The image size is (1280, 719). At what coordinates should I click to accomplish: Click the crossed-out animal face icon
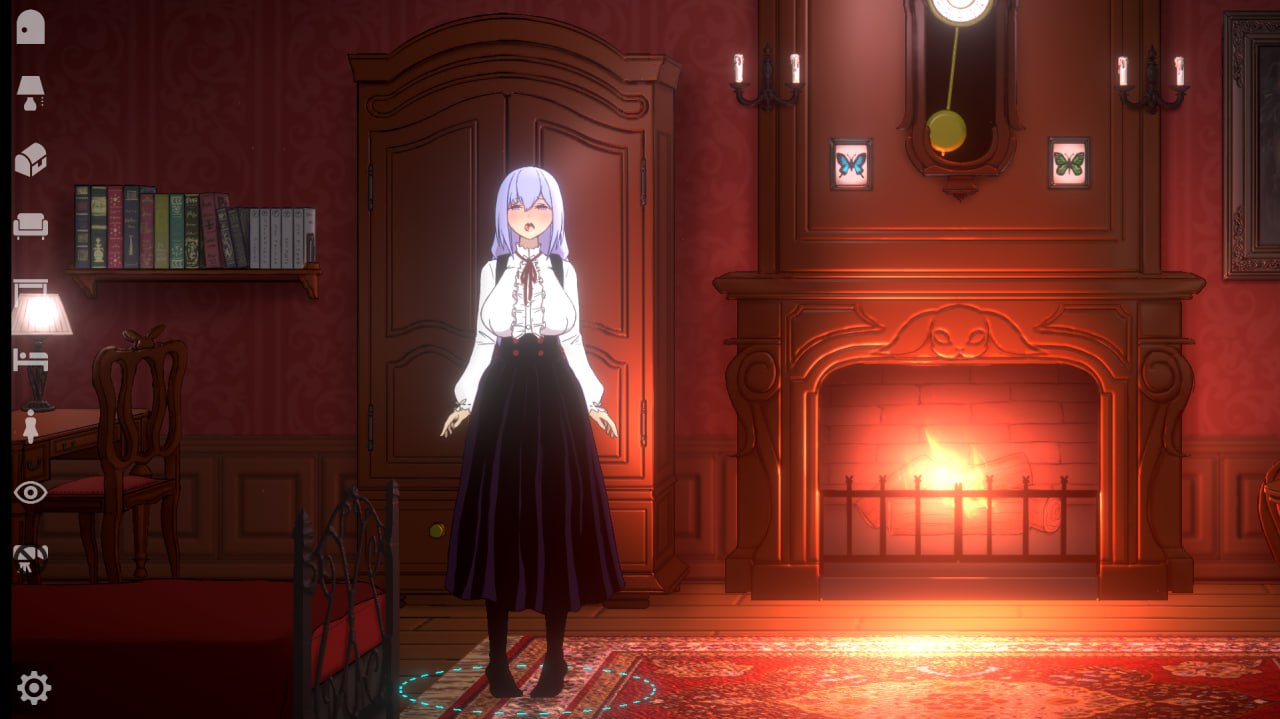tap(30, 560)
